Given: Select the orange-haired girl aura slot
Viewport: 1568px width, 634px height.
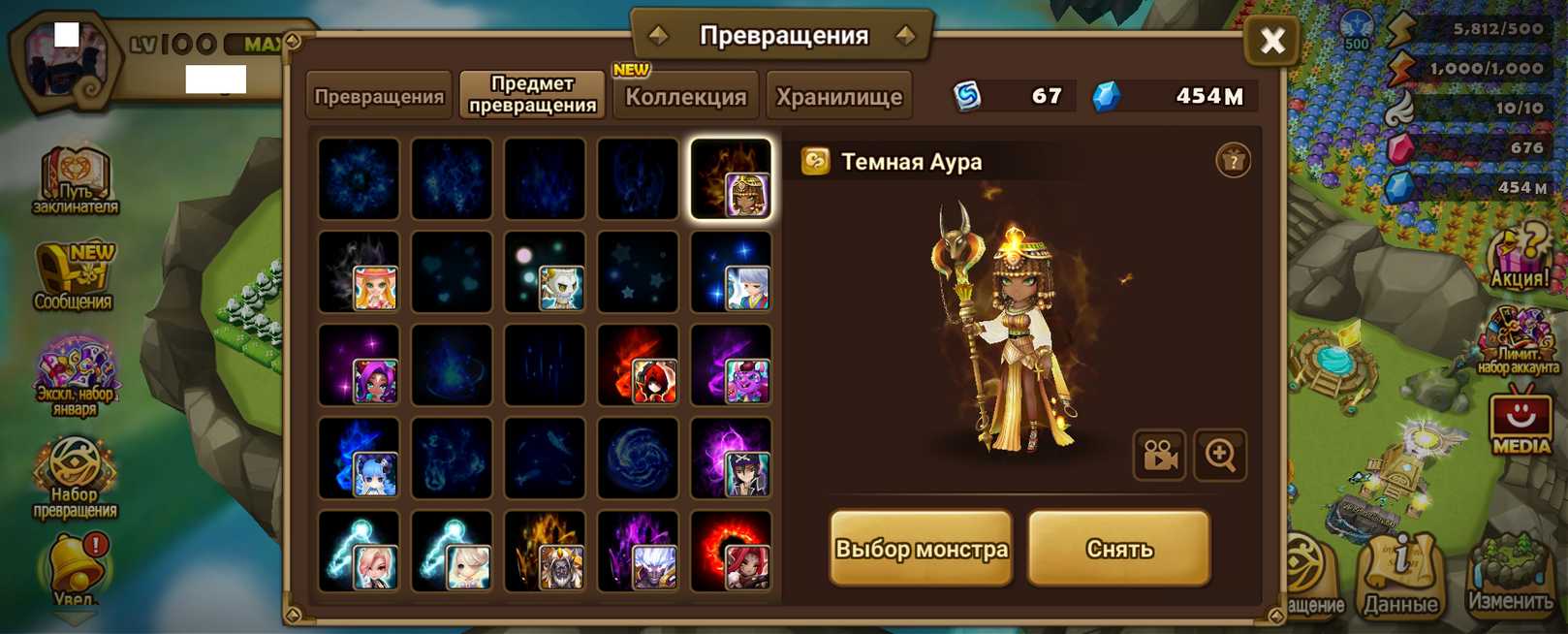Looking at the screenshot, I should (359, 271).
